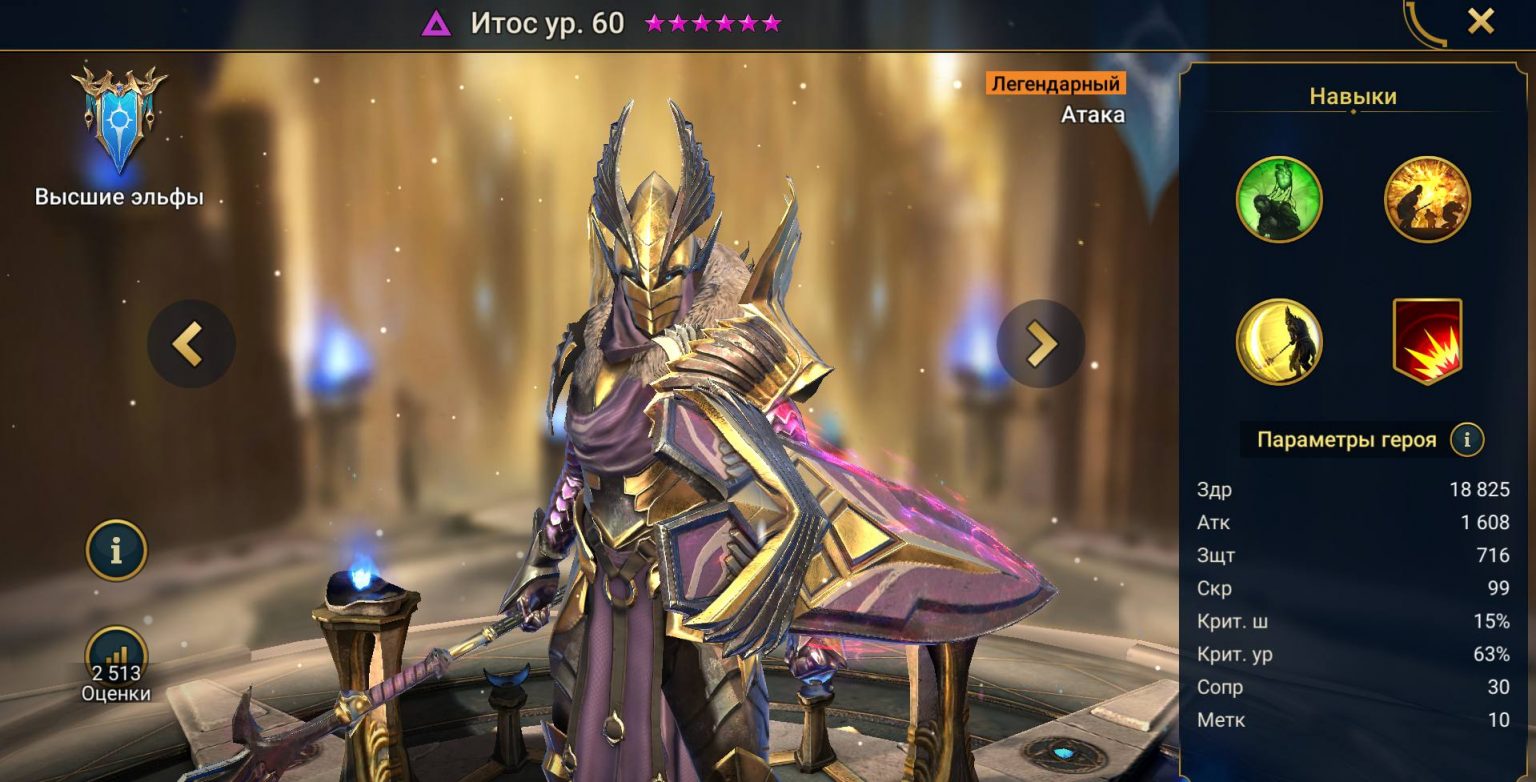View the golden moon warrior skill
The height and width of the screenshot is (782, 1536).
1279,342
